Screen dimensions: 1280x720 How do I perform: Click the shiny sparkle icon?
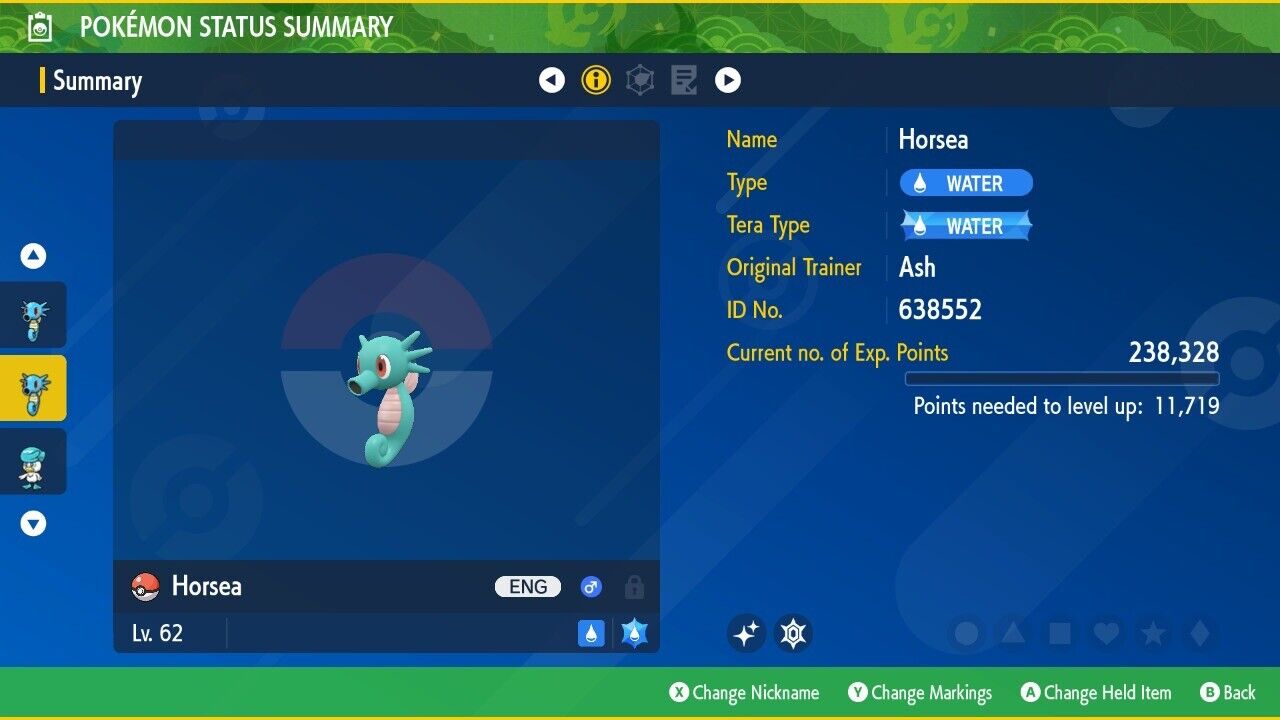(x=746, y=633)
